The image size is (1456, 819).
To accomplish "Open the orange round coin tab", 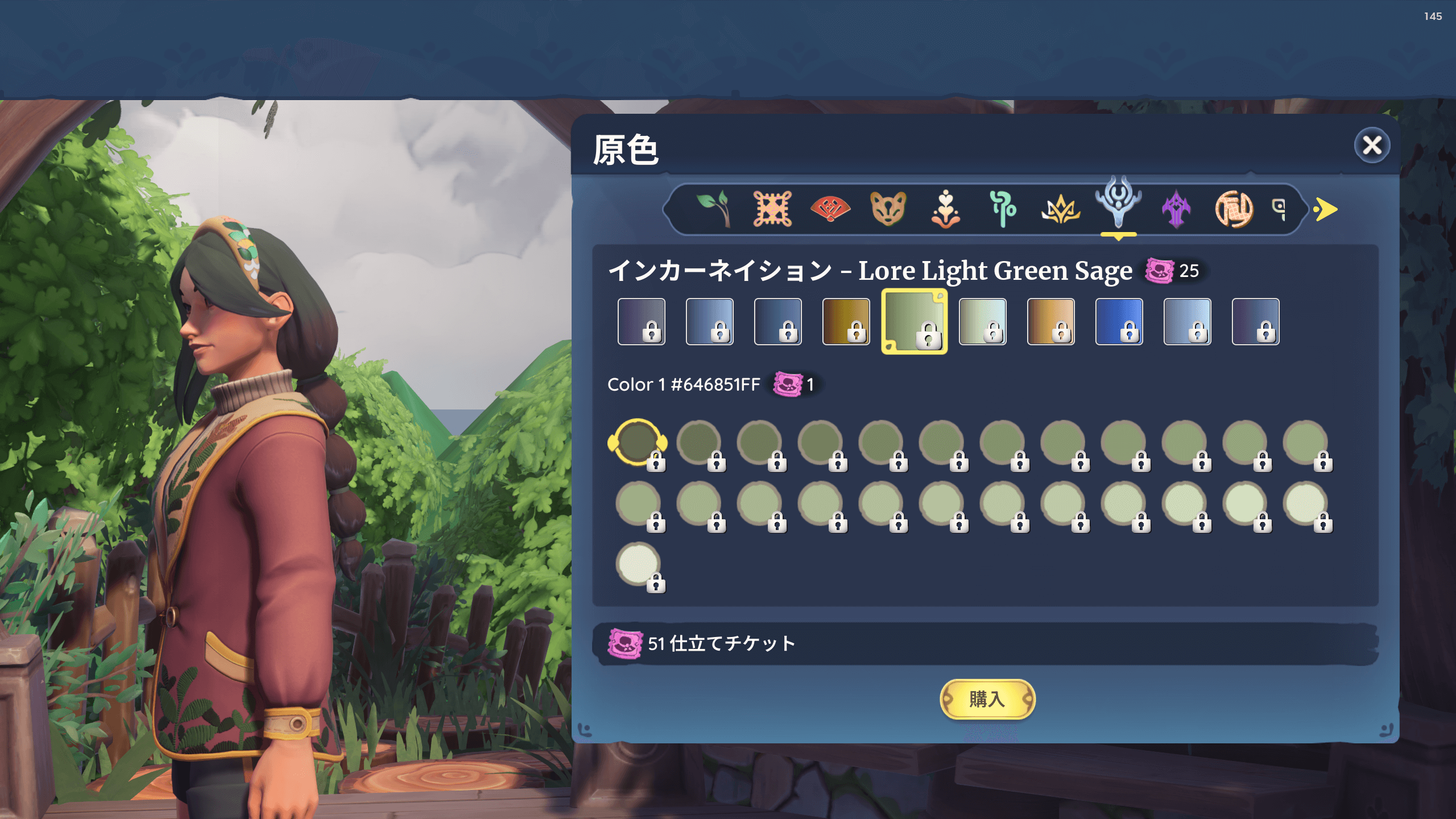I will tap(1234, 209).
